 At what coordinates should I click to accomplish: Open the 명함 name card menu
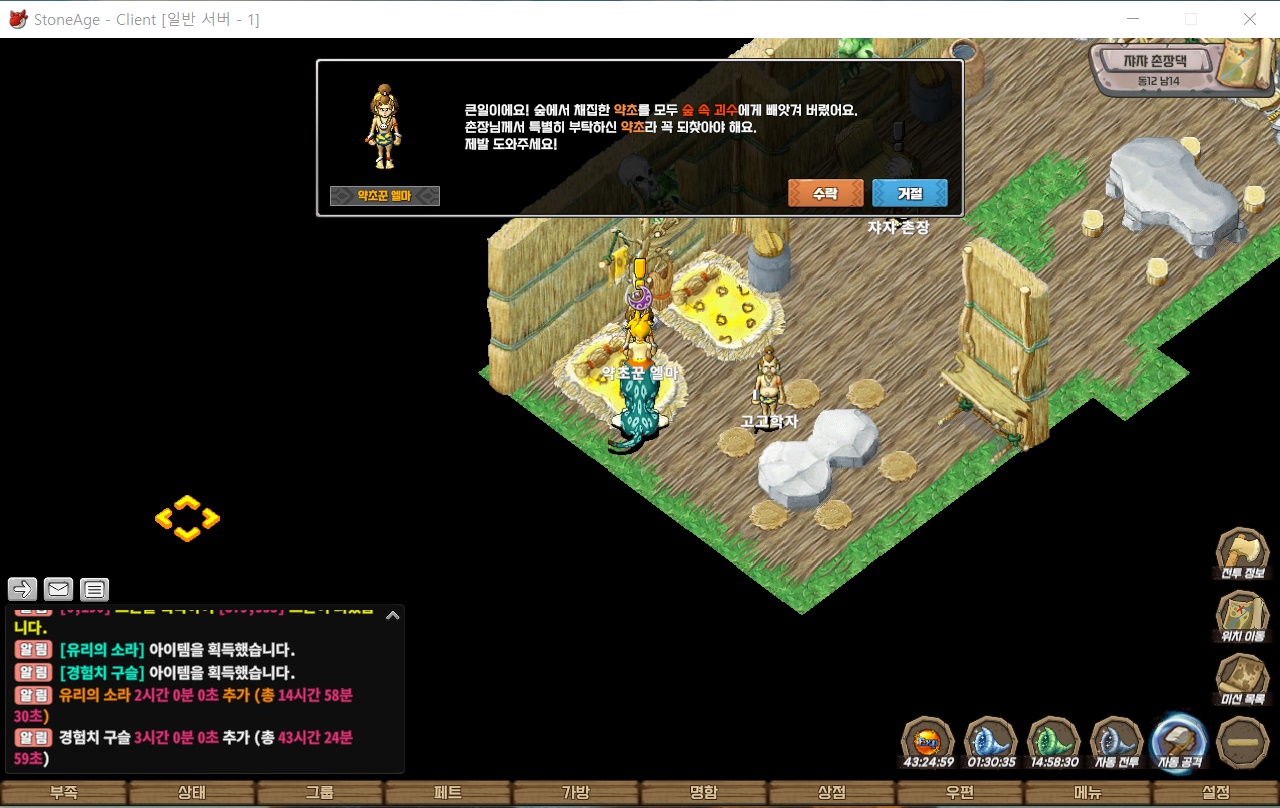point(704,793)
